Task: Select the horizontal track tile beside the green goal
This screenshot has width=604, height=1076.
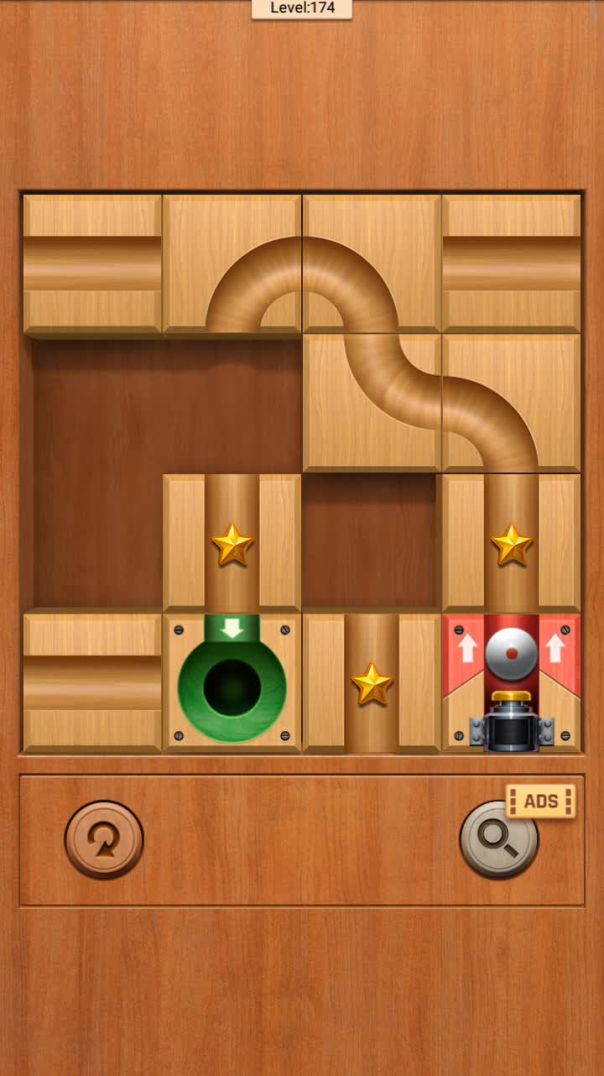Action: point(92,683)
